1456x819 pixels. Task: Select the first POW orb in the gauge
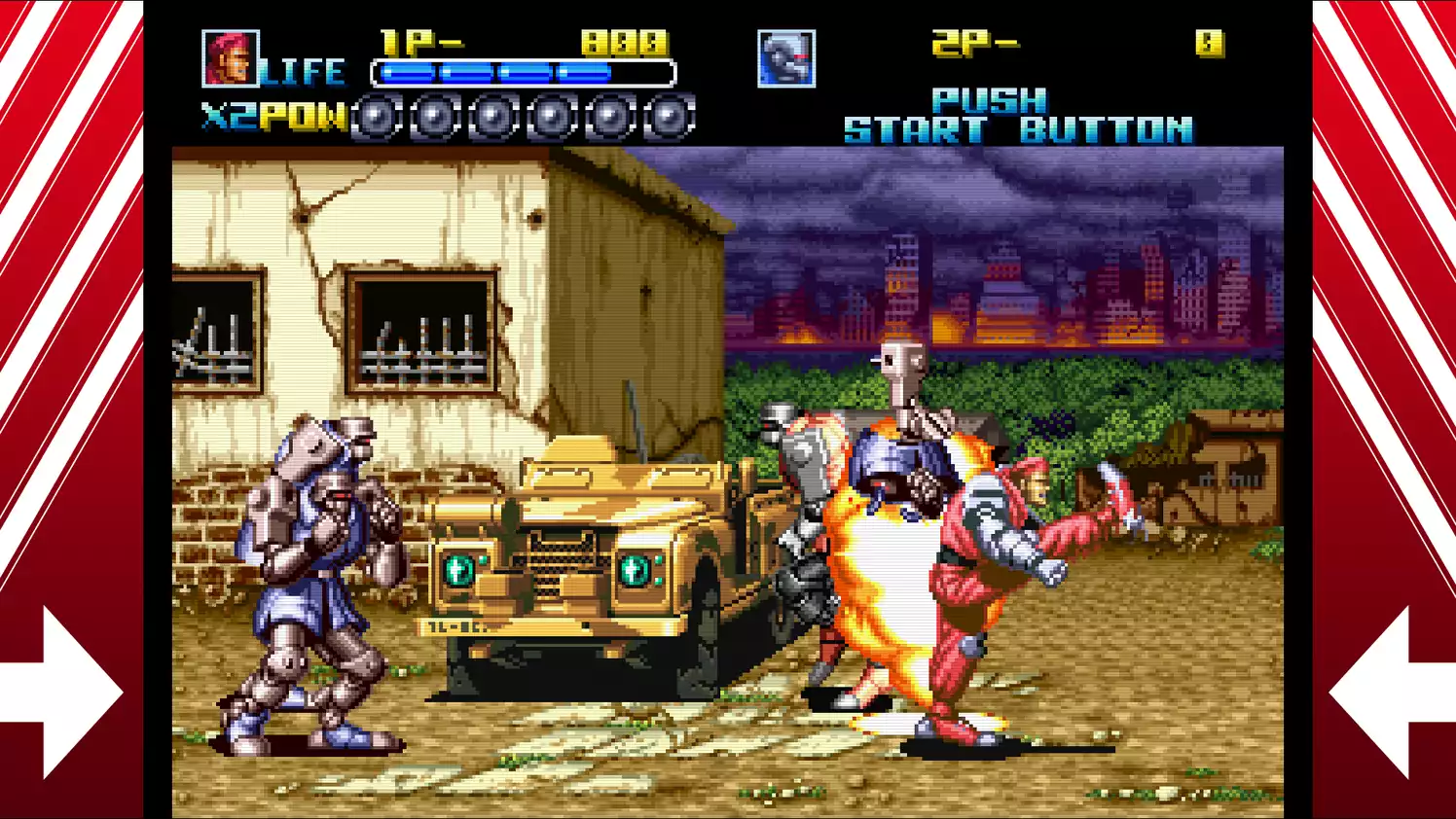(x=375, y=117)
